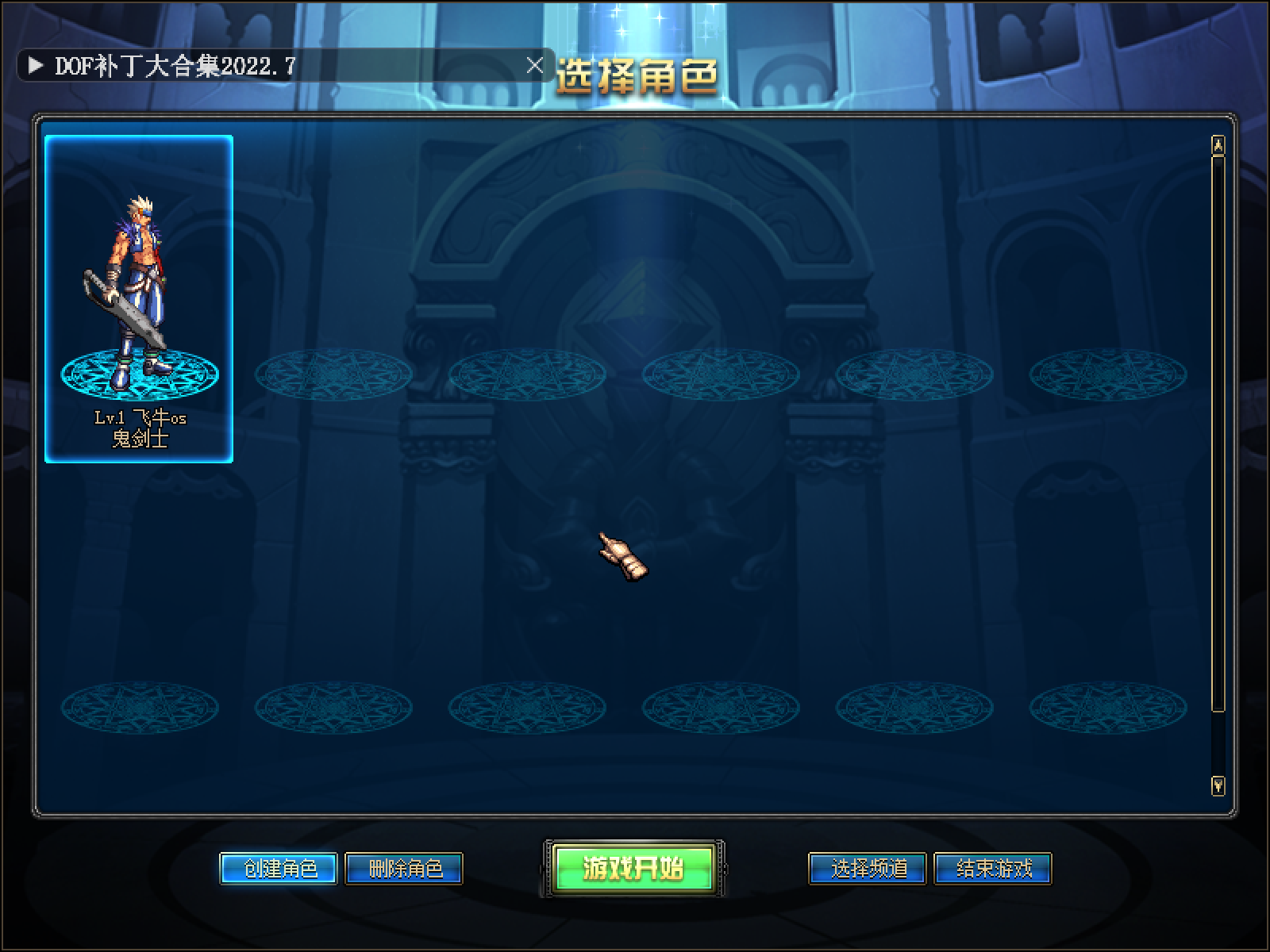Click the scrollbar's down arrow
Viewport: 1270px width, 952px height.
(1218, 785)
